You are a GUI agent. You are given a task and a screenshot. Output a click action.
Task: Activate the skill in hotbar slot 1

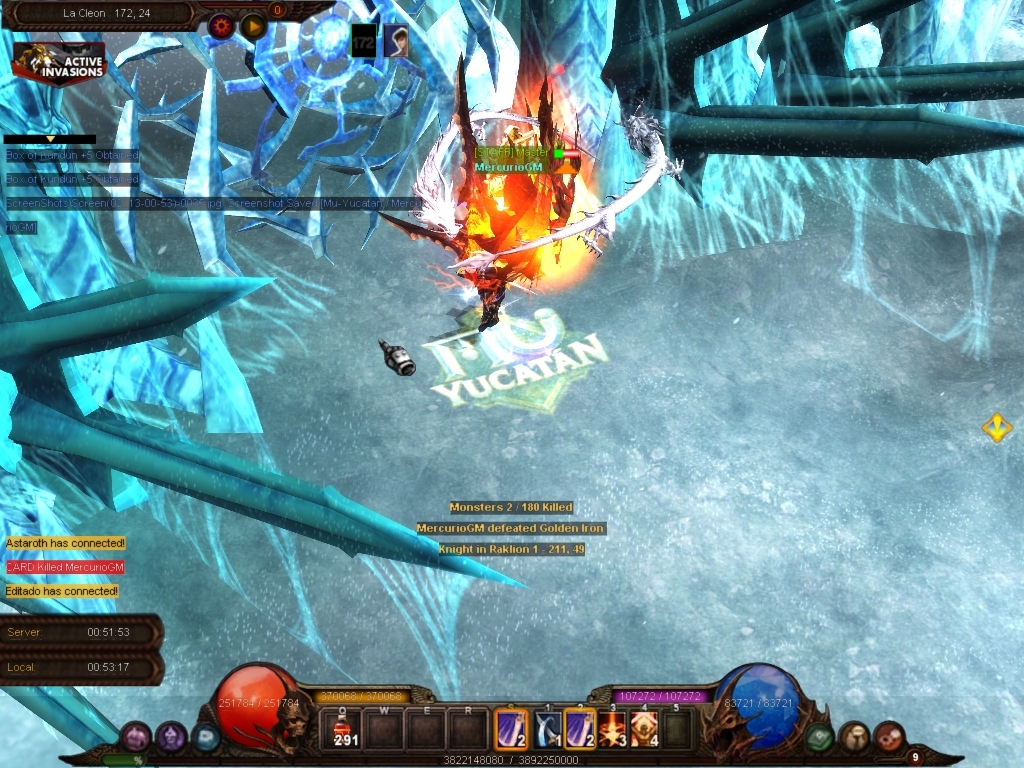[547, 729]
